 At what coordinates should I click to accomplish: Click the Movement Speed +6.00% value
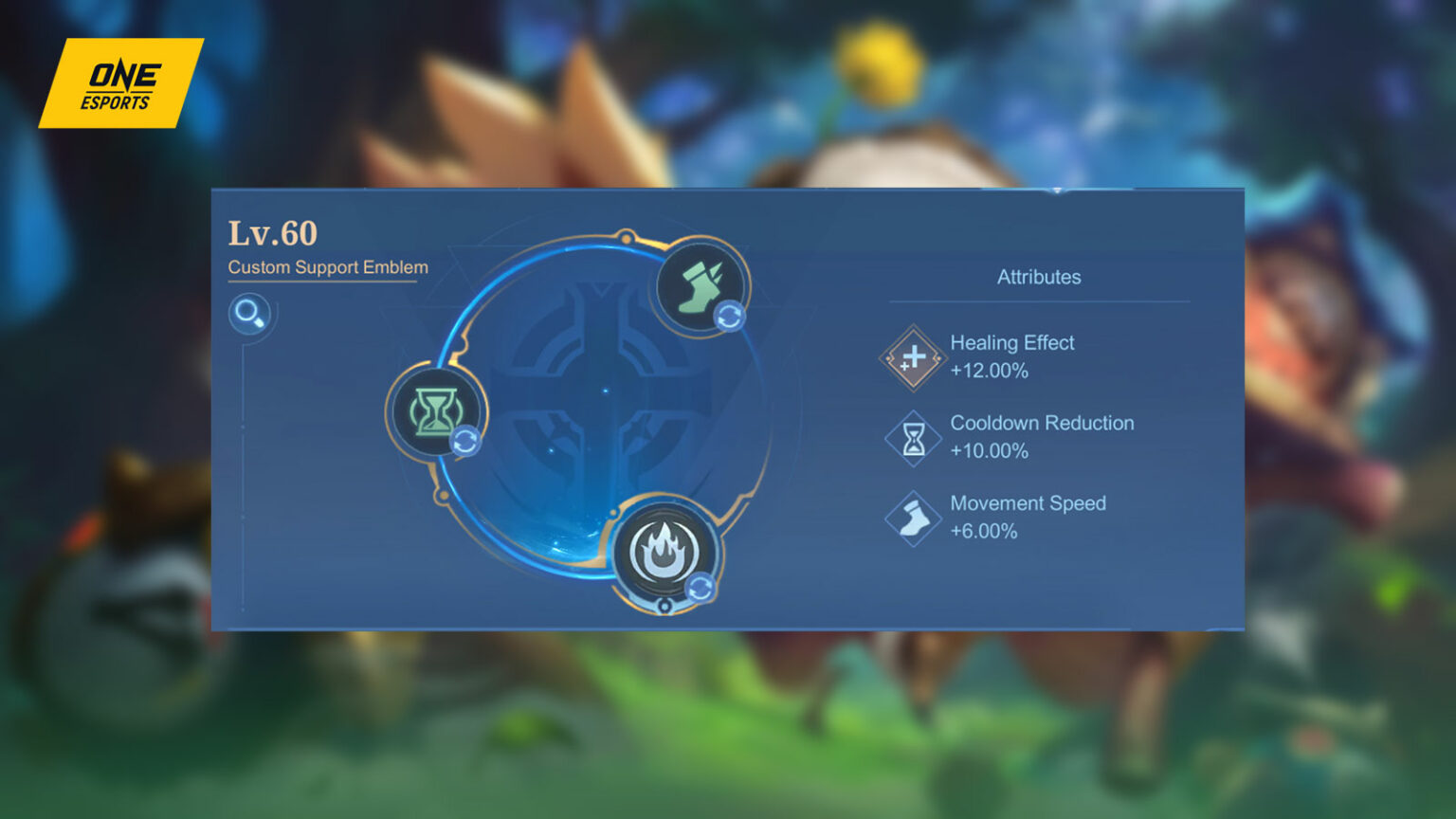985,532
